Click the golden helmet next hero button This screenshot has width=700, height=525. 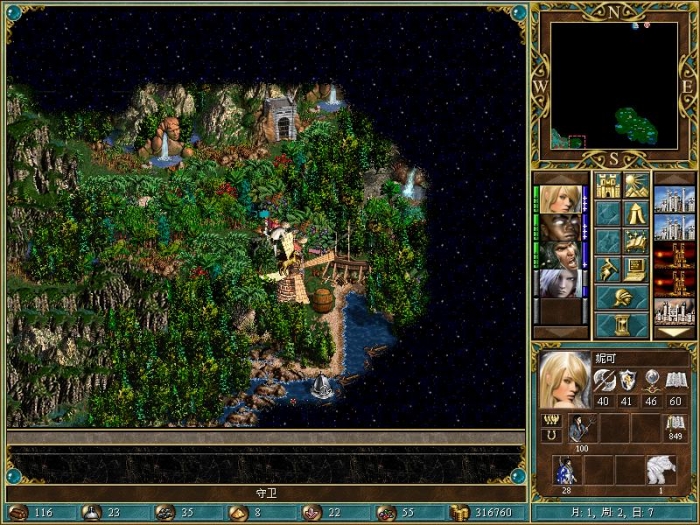pyautogui.click(x=621, y=297)
